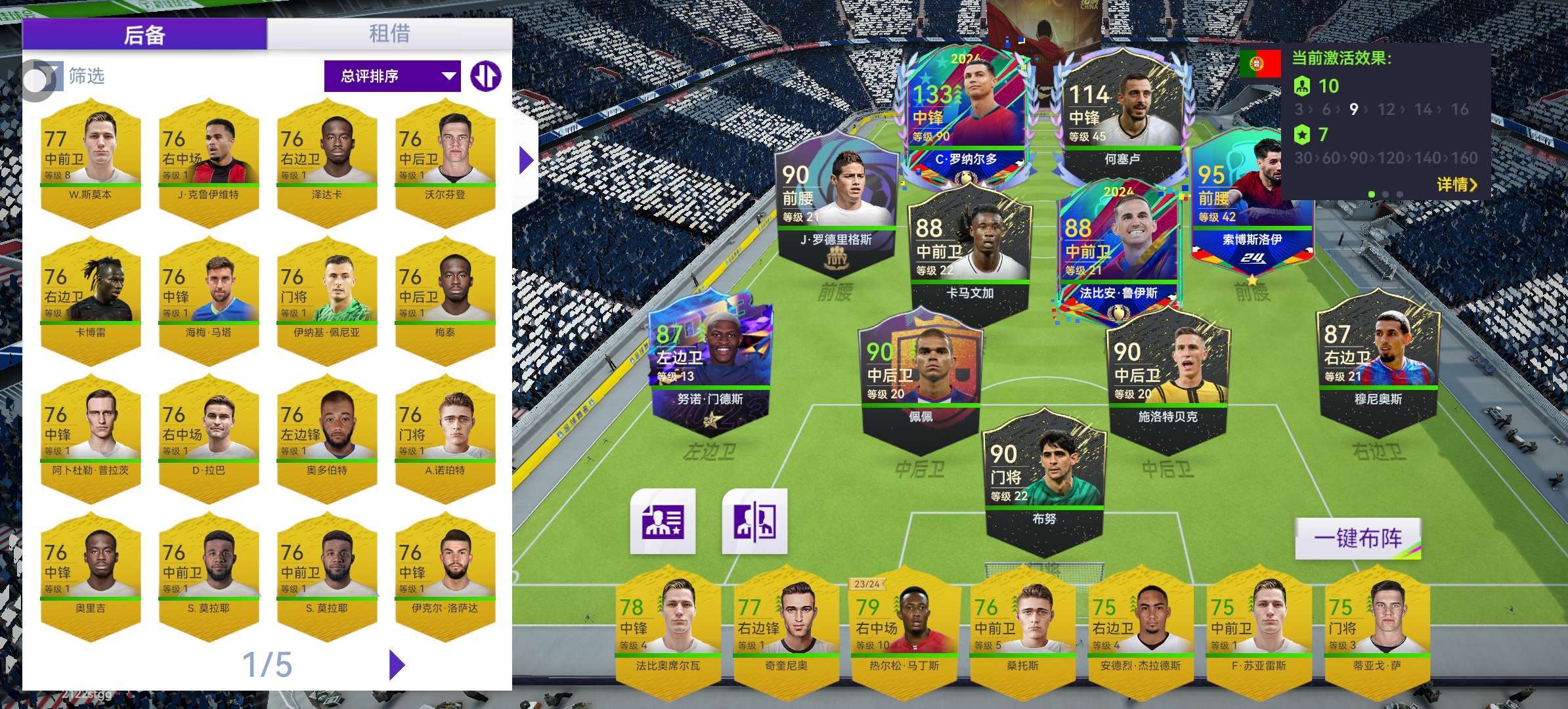Choose the 奥多伯特 left winger card
Image resolution: width=1568 pixels, height=709 pixels.
pyautogui.click(x=327, y=438)
